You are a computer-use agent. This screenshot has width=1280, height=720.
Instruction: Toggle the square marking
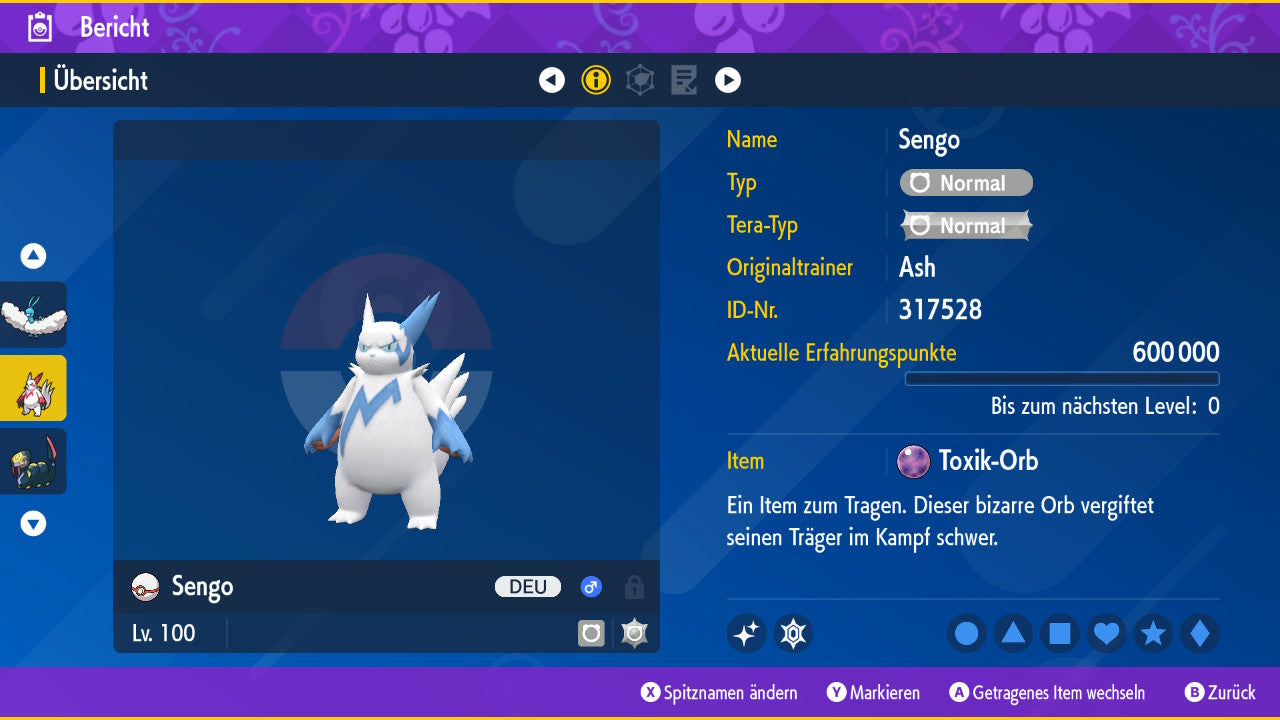[1060, 633]
